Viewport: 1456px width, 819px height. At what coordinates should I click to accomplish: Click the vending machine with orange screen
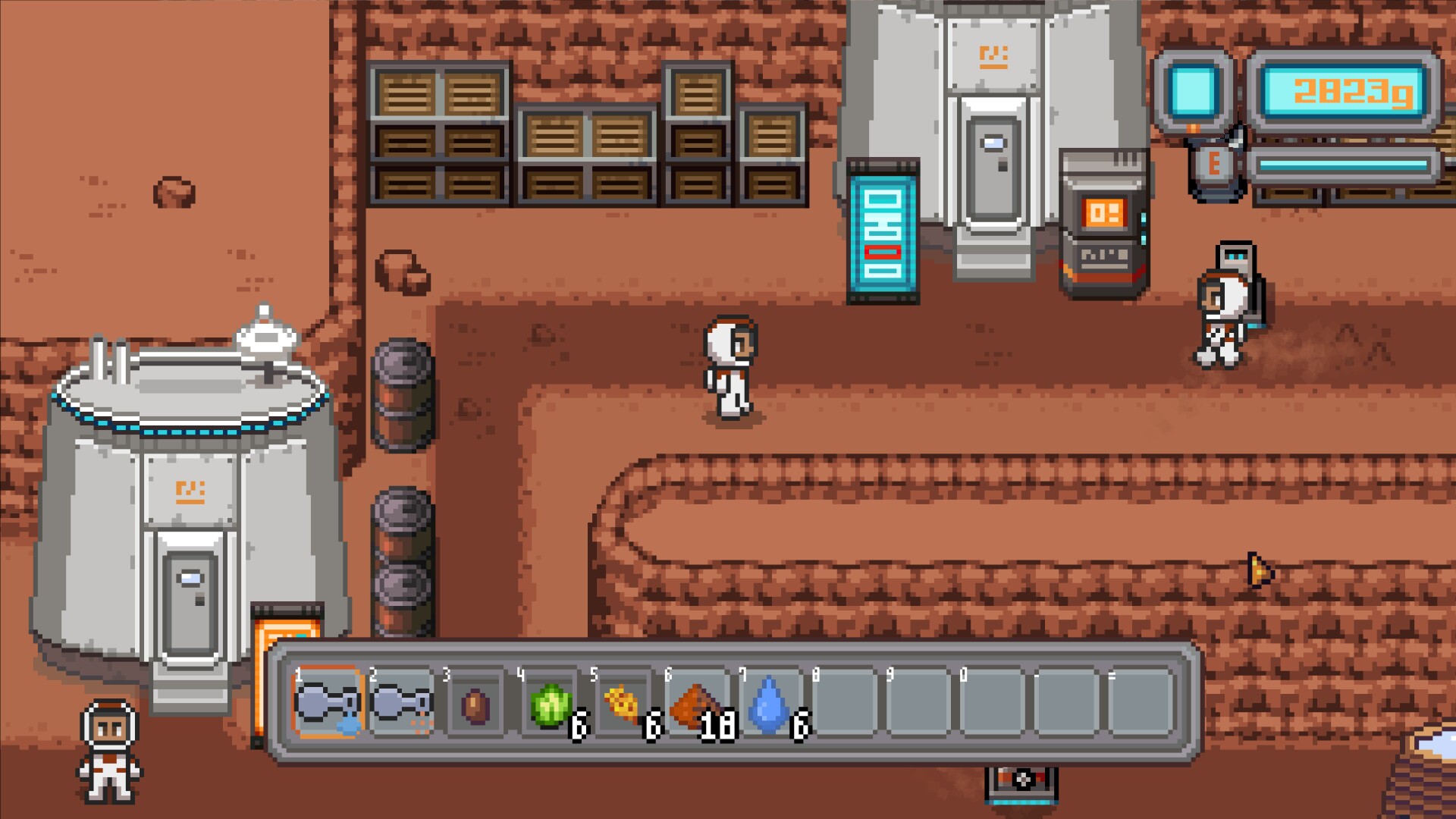tap(1101, 220)
